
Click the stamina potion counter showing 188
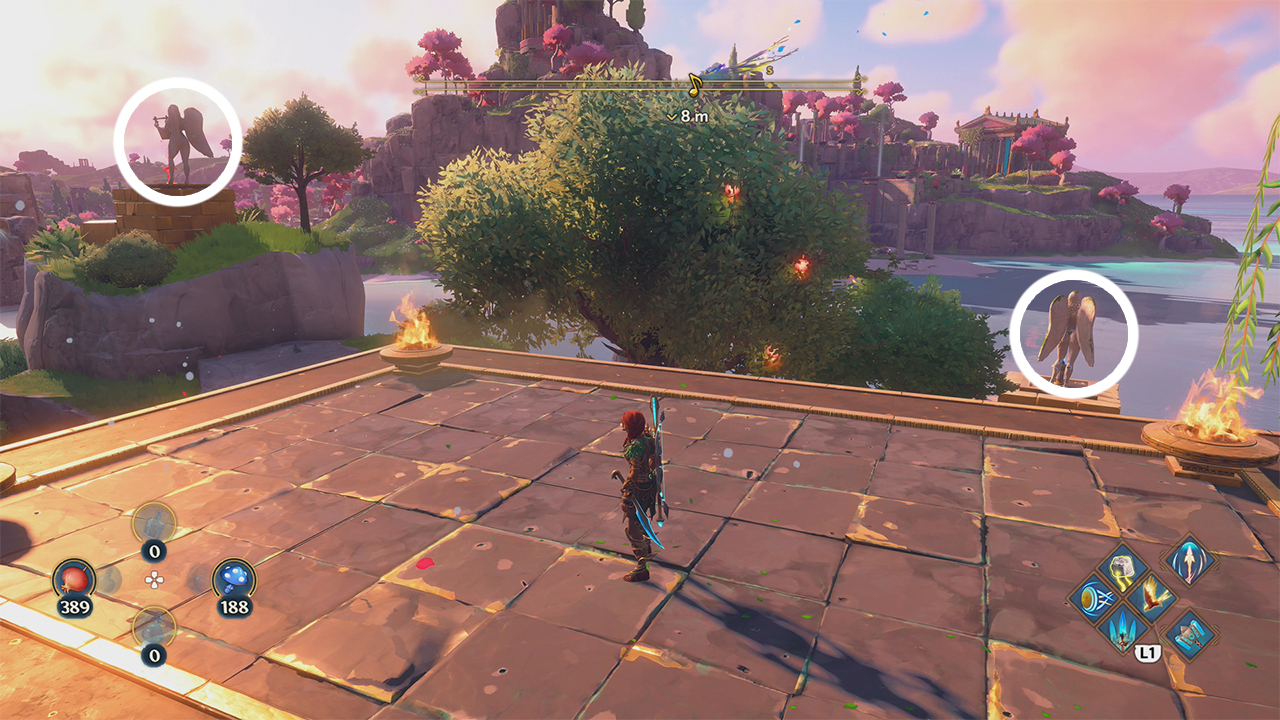click(x=234, y=606)
